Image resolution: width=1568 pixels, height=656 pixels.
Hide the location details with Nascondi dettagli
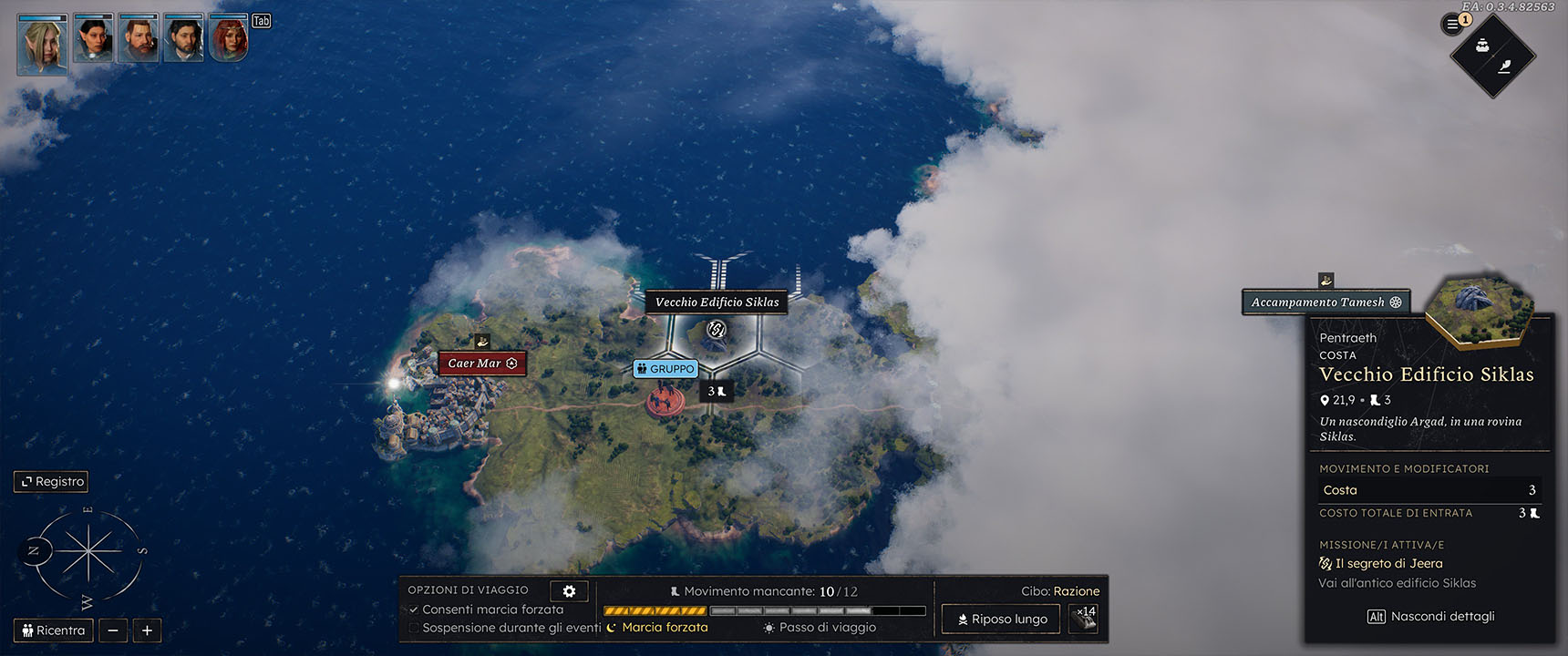[x=1430, y=617]
